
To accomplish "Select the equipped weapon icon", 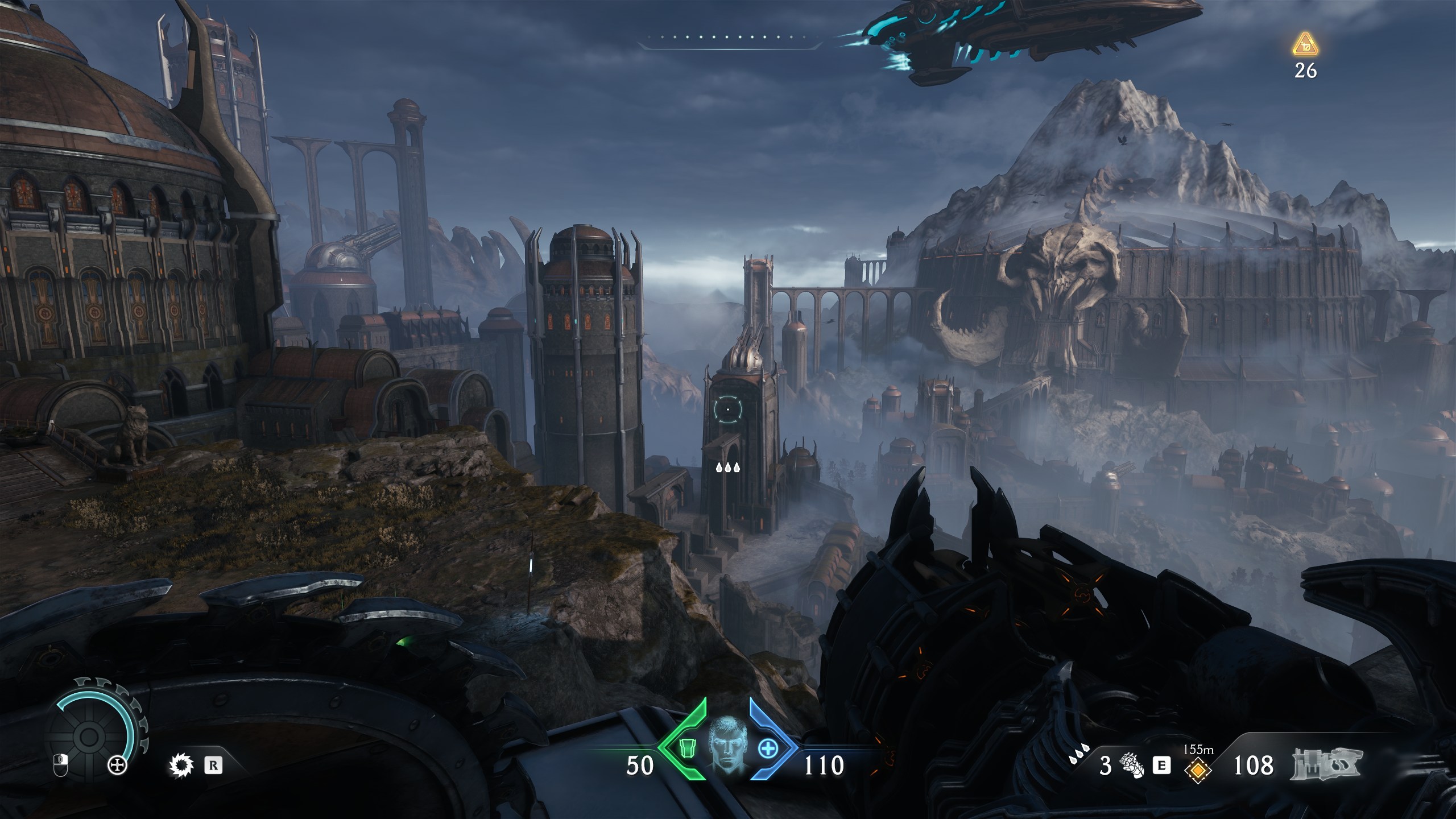I will click(1327, 764).
